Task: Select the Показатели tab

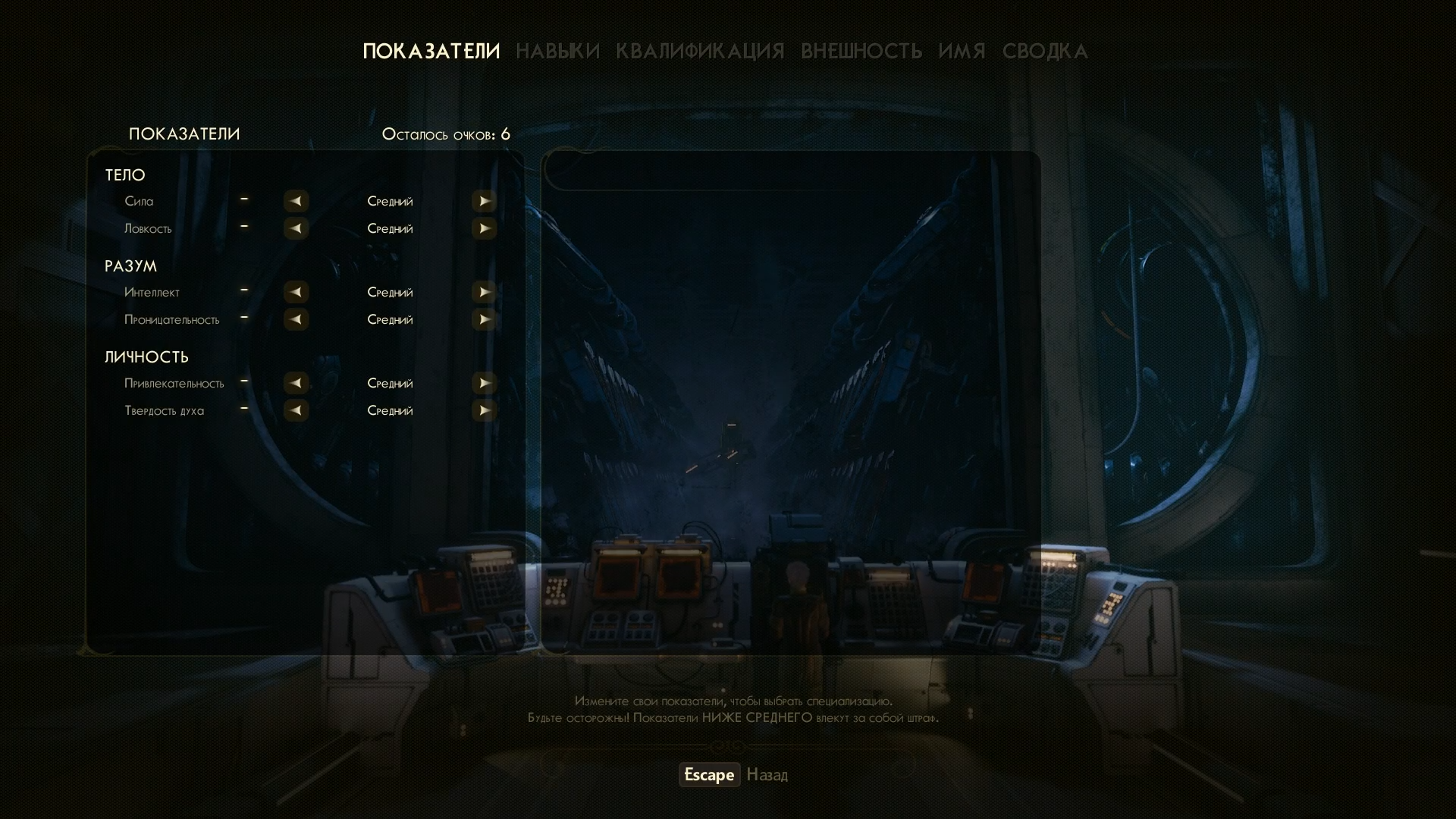Action: [x=431, y=51]
